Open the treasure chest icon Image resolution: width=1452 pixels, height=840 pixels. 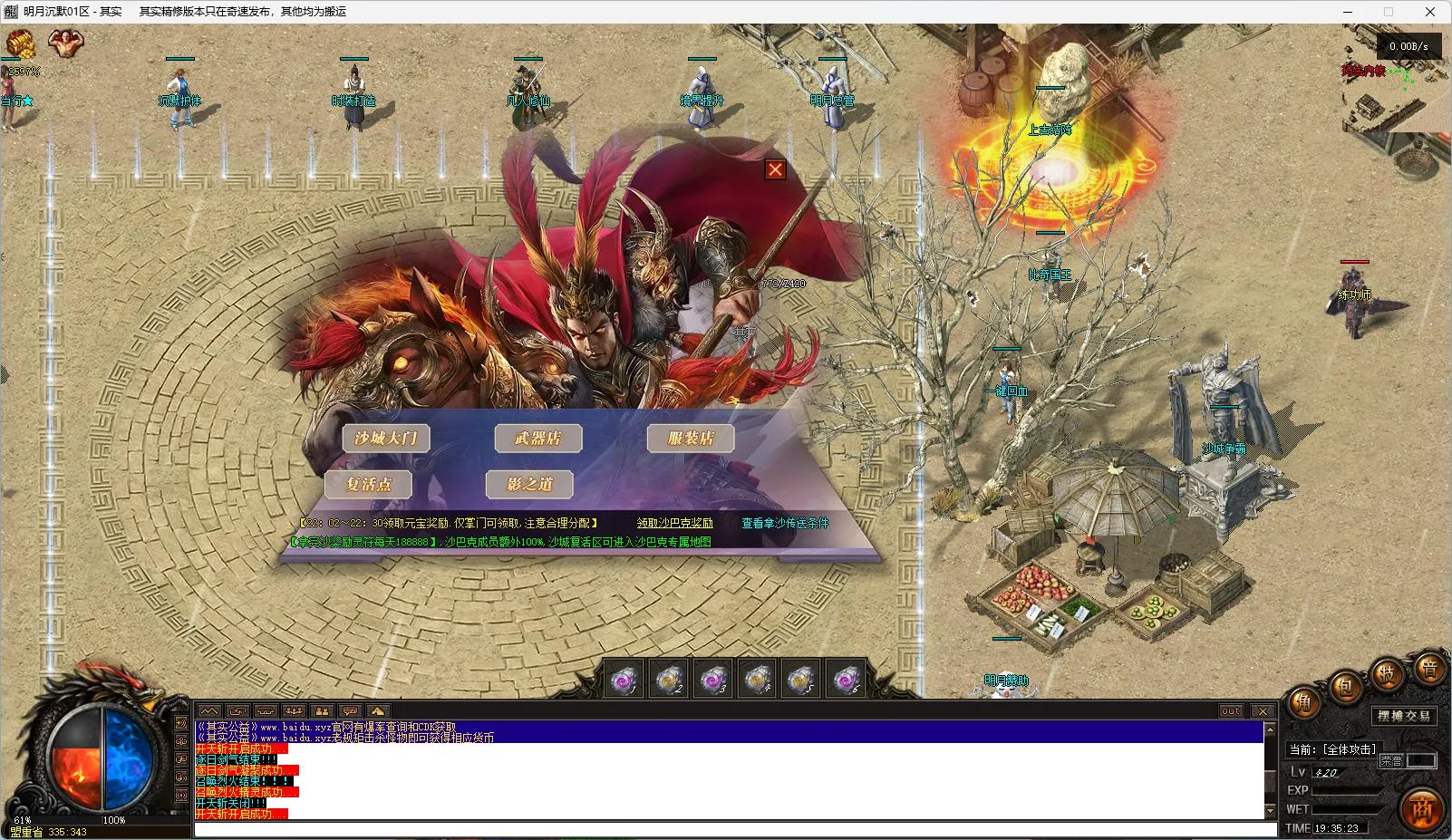tap(20, 43)
